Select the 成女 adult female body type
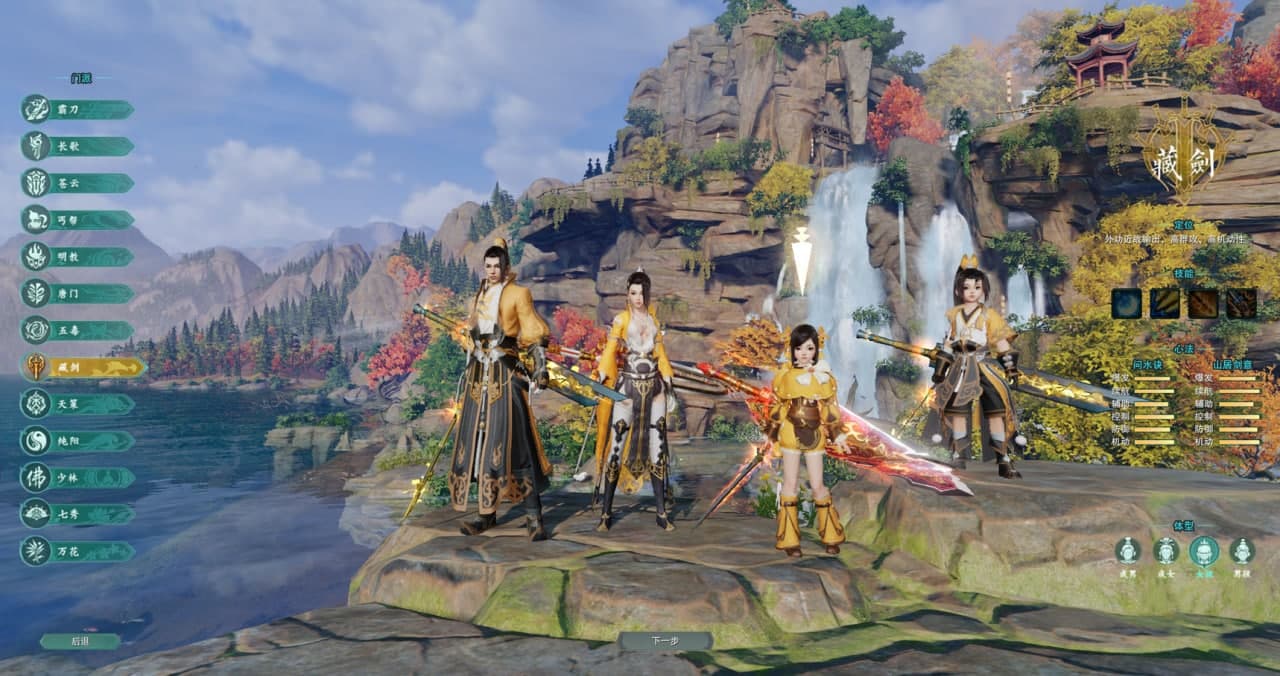This screenshot has width=1280, height=676. [x=1166, y=550]
